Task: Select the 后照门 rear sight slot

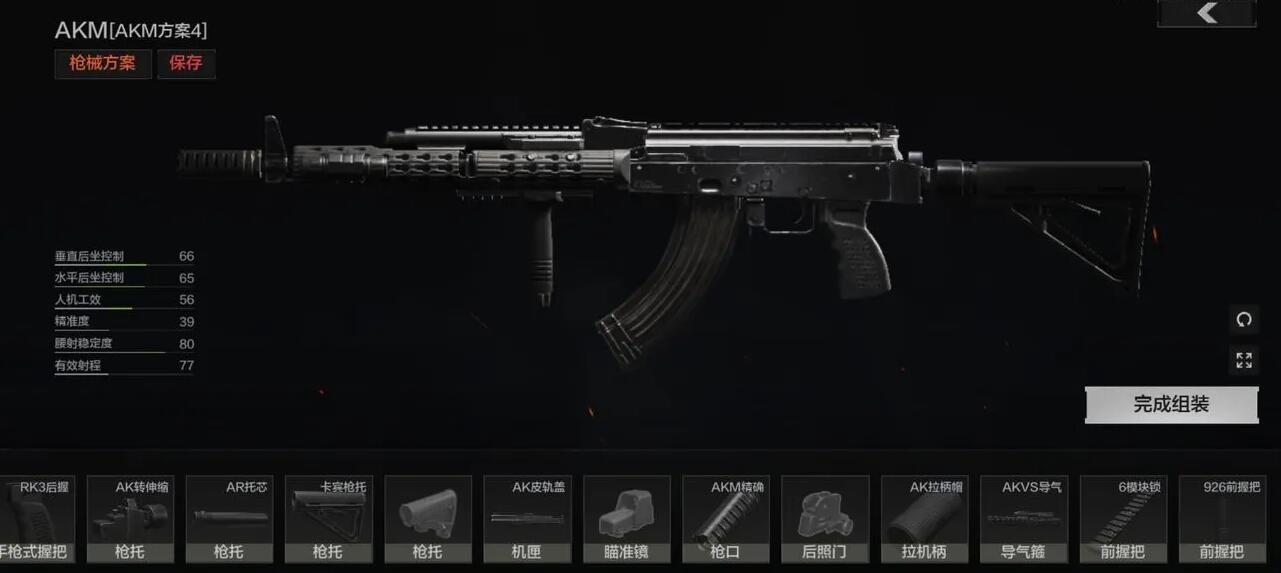Action: coord(825,518)
